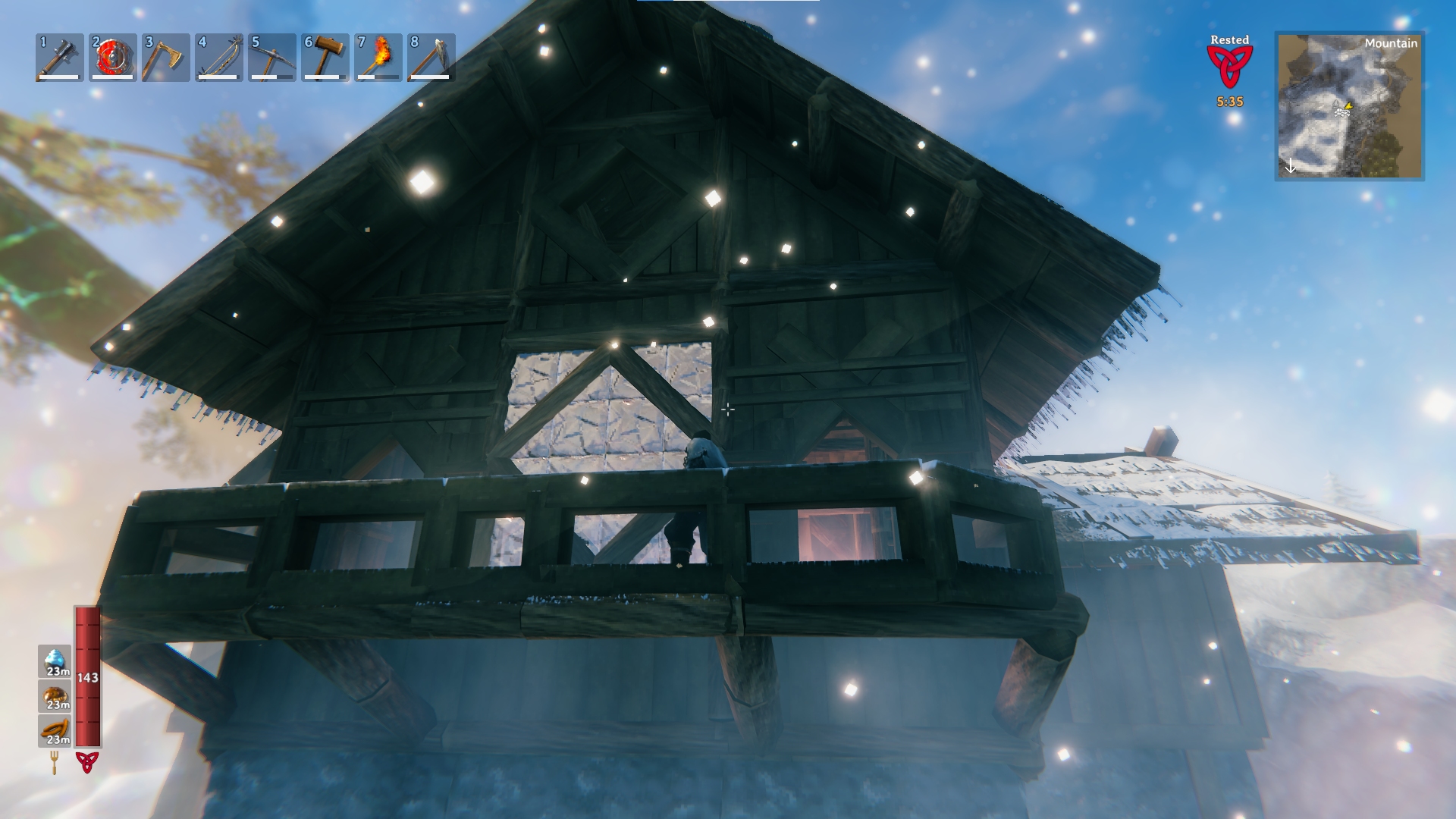Screen dimensions: 1456x819
Task: Select the bronze axe hotbar slot
Action: (166, 57)
